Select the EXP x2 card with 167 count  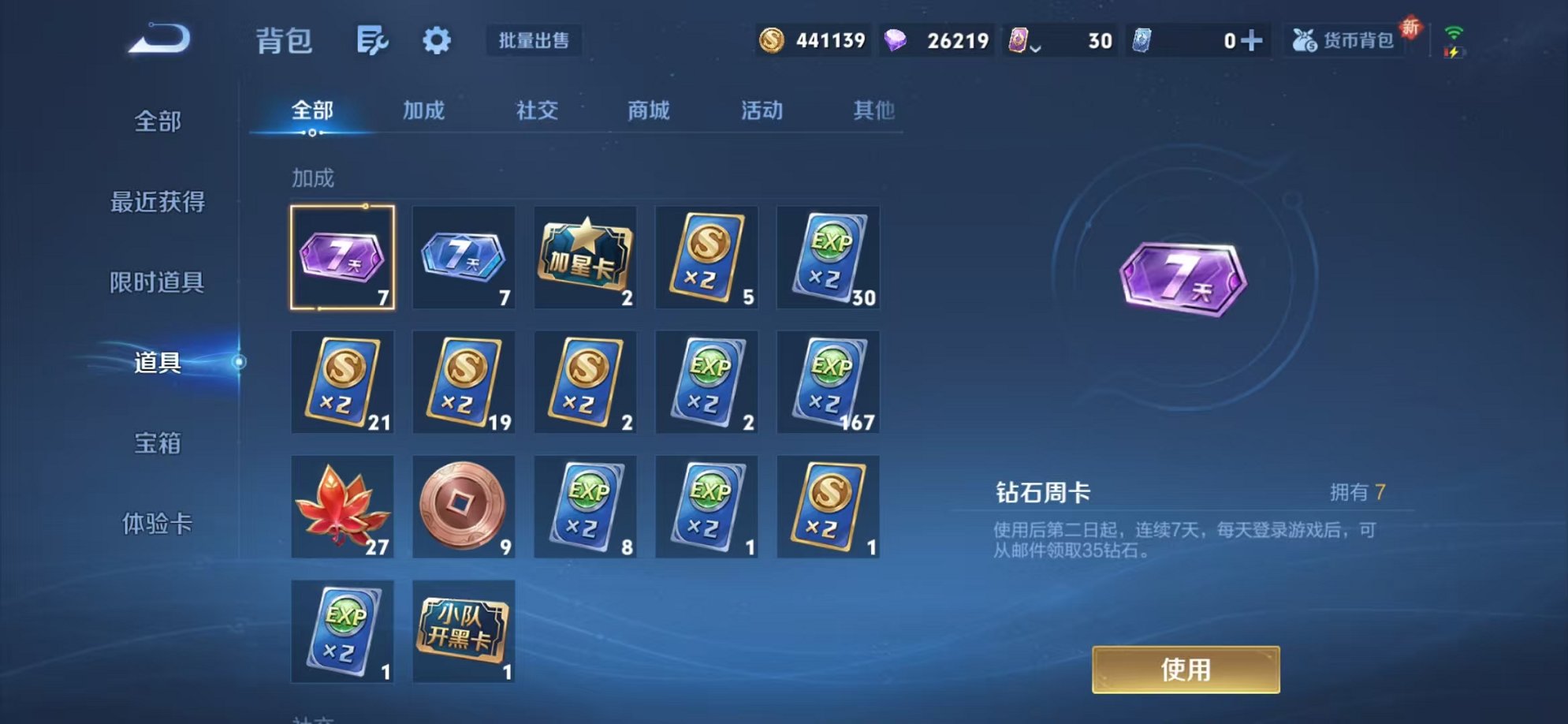click(828, 382)
